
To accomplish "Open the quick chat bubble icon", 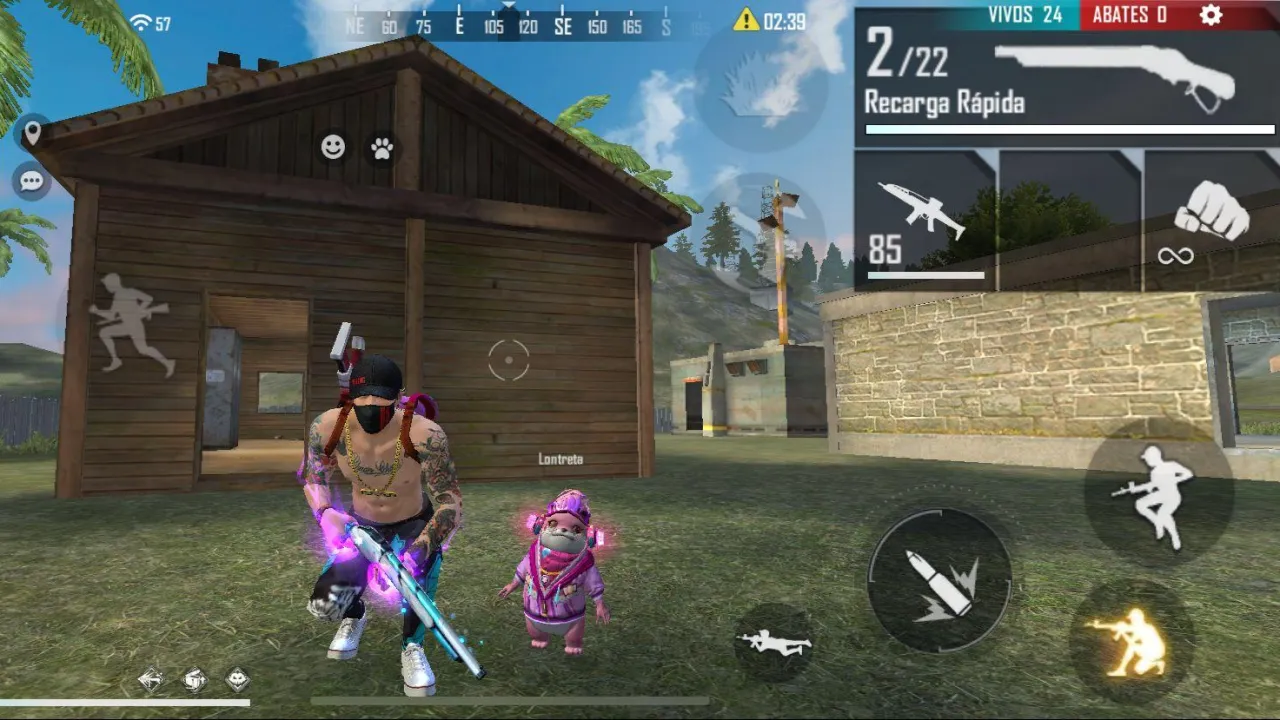I will [31, 180].
